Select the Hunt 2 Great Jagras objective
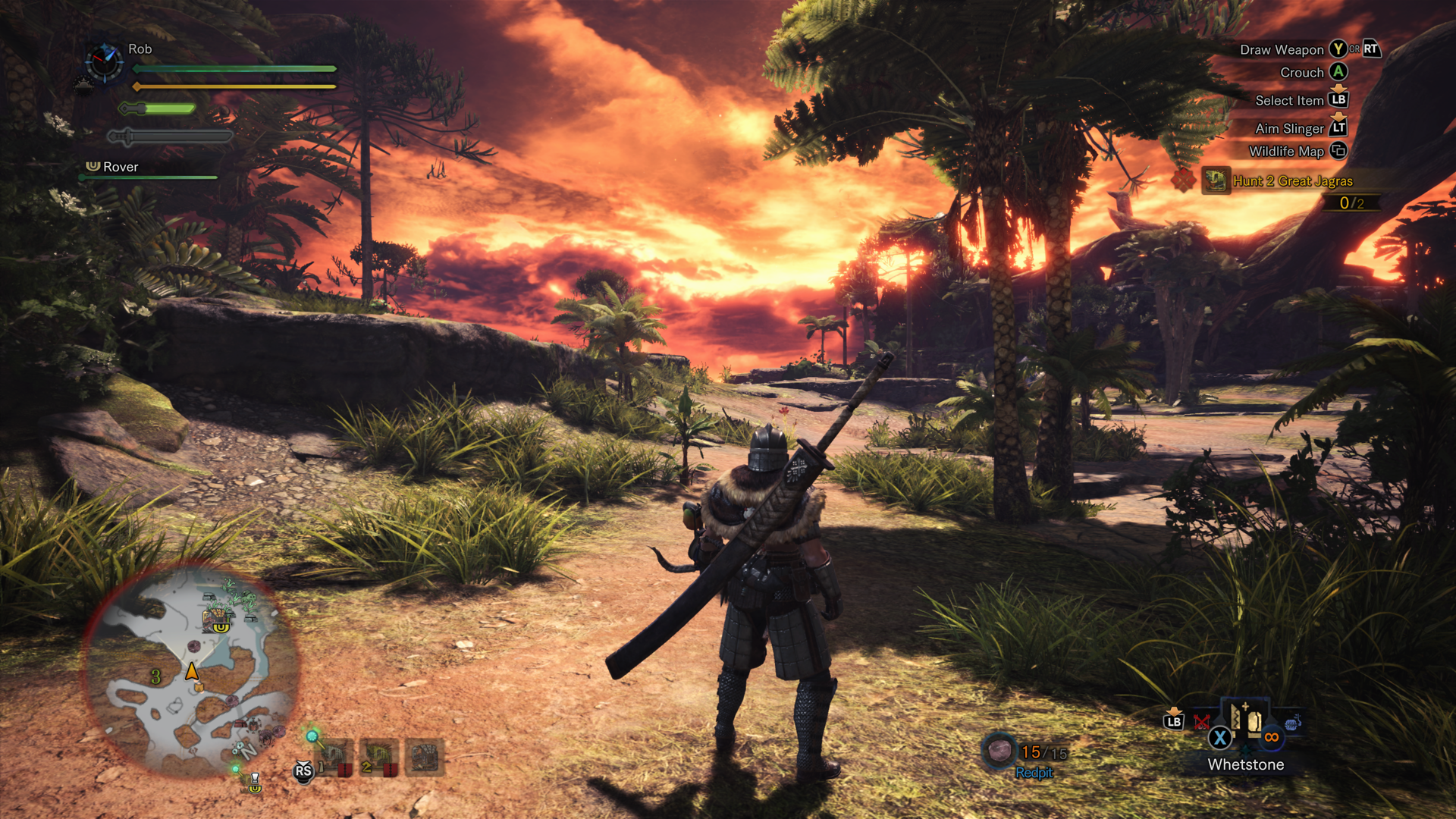The height and width of the screenshot is (819, 1456). pyautogui.click(x=1292, y=181)
